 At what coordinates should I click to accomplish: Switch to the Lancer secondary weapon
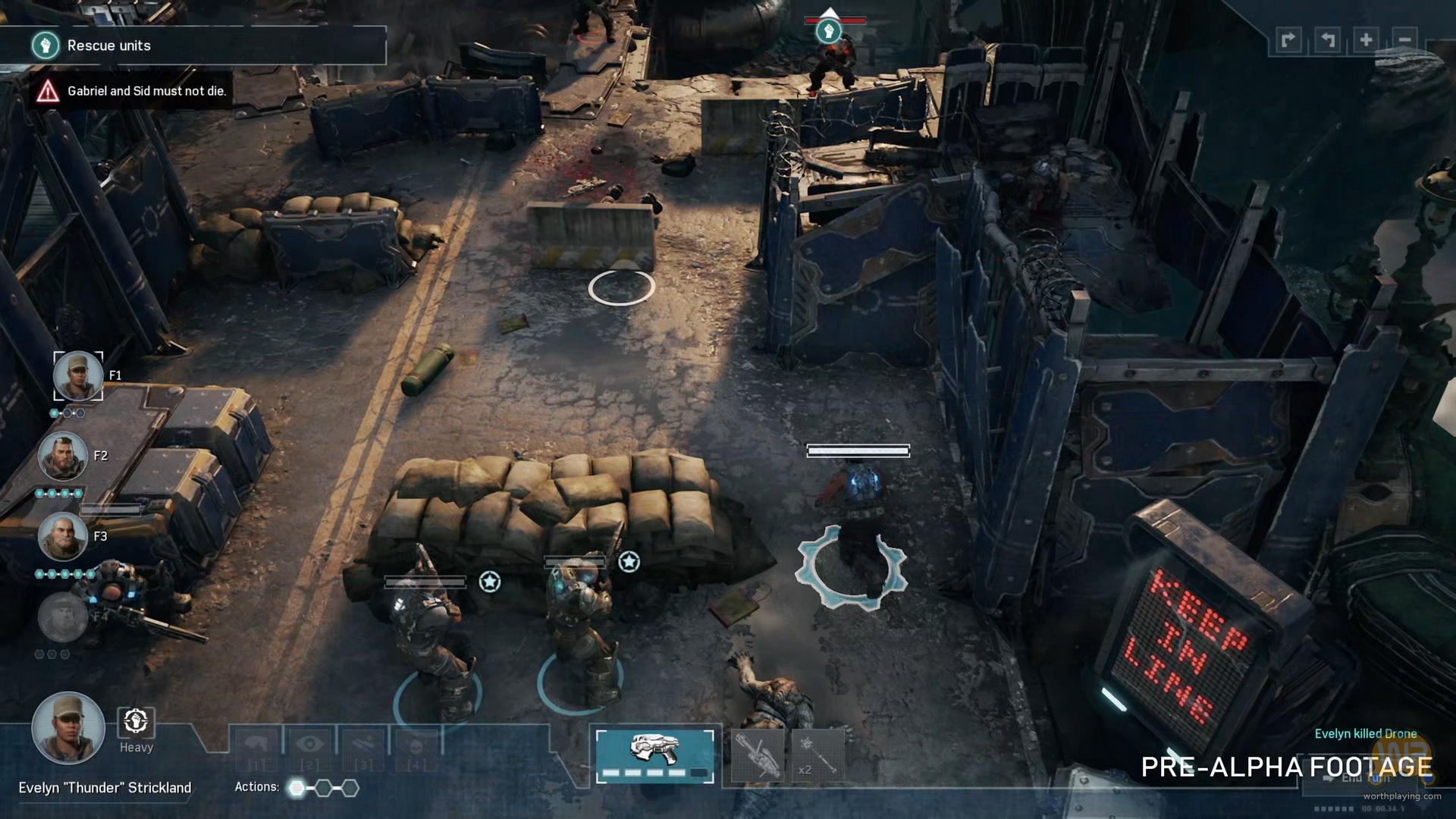coord(757,757)
